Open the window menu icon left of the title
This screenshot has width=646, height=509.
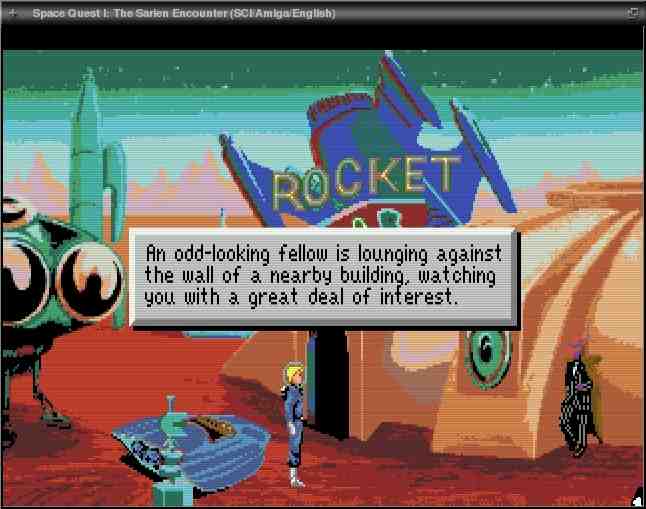[12, 13]
